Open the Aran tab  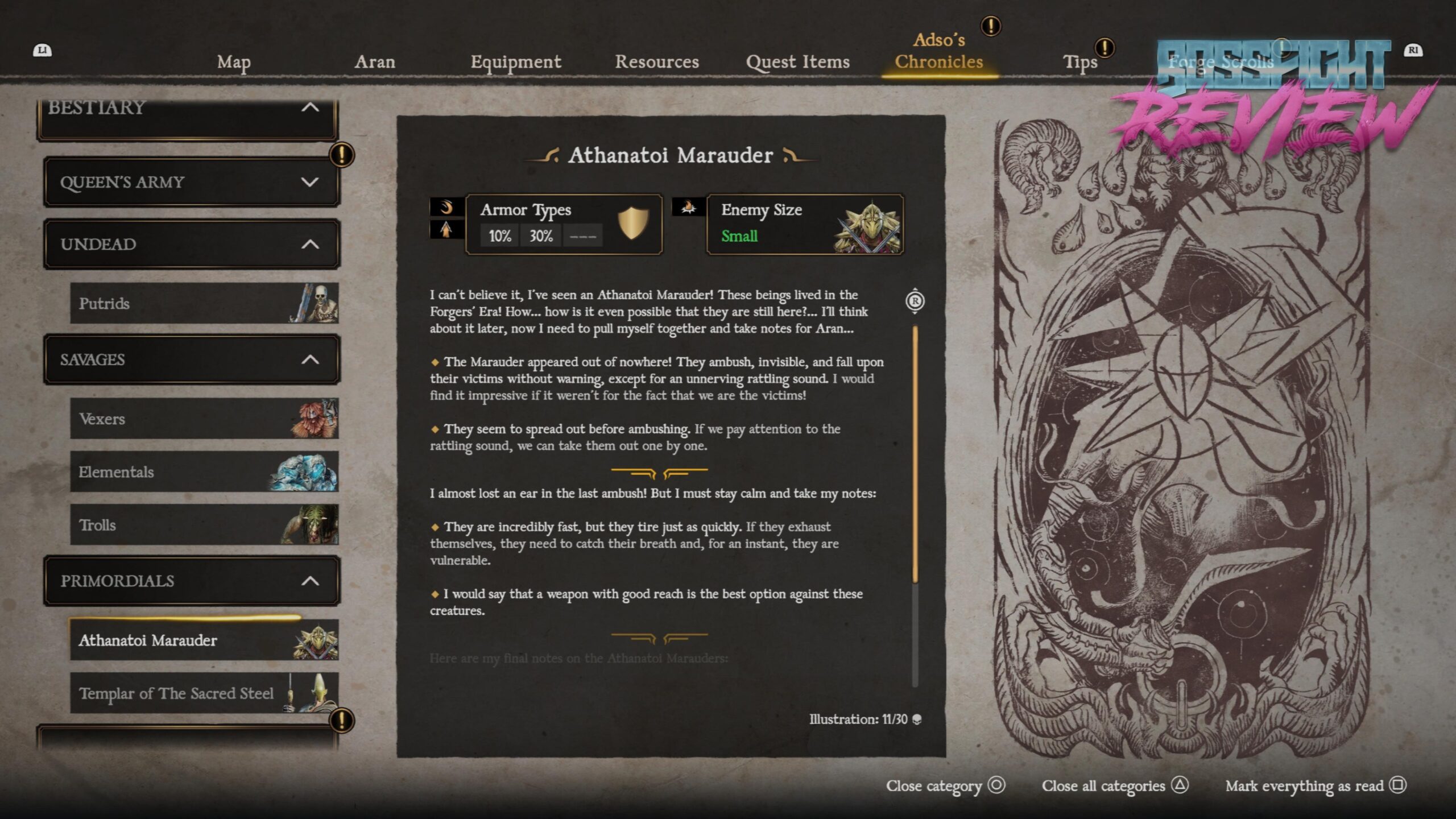[x=374, y=61]
